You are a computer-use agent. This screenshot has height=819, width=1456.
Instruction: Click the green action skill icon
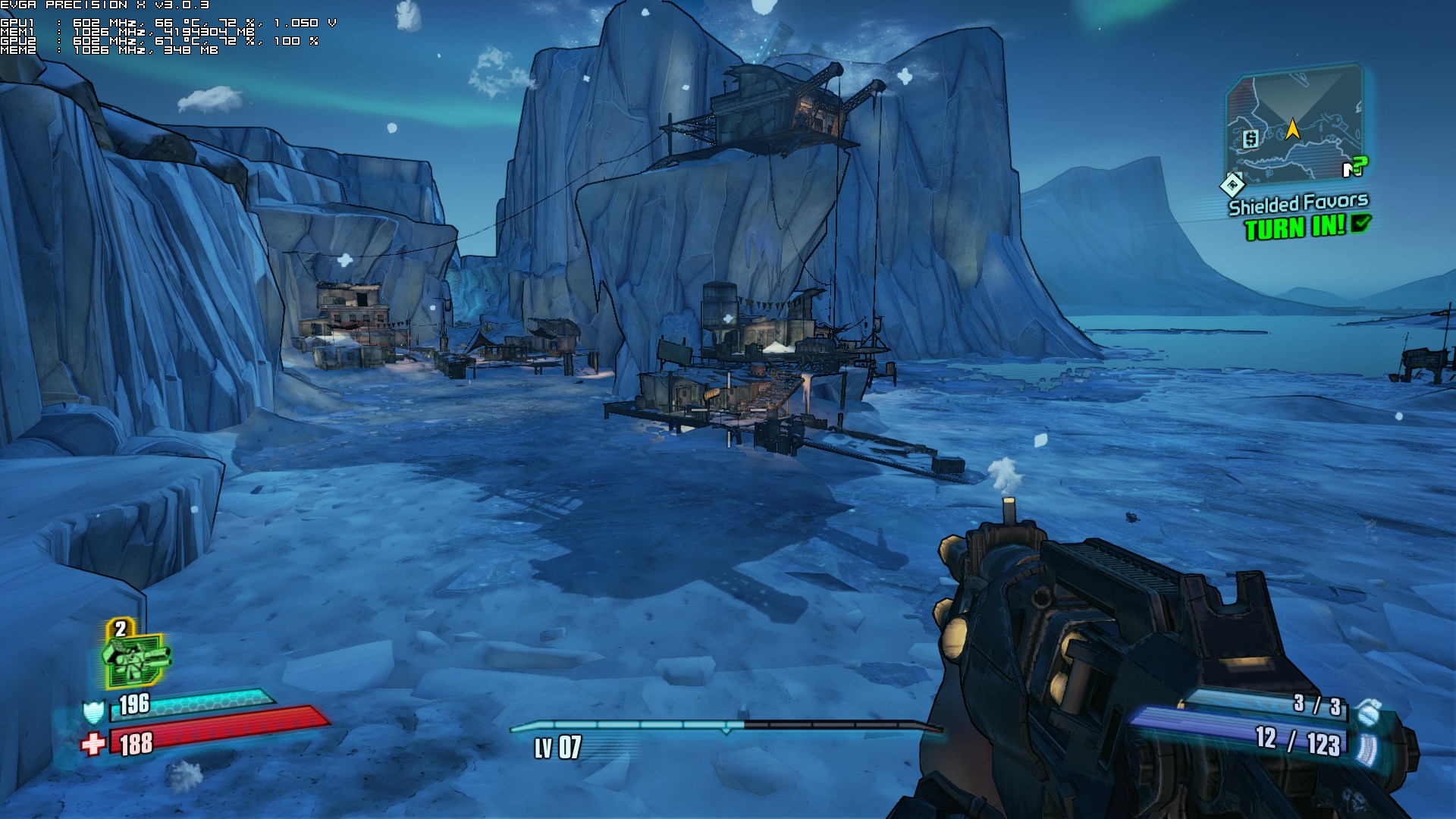(136, 657)
